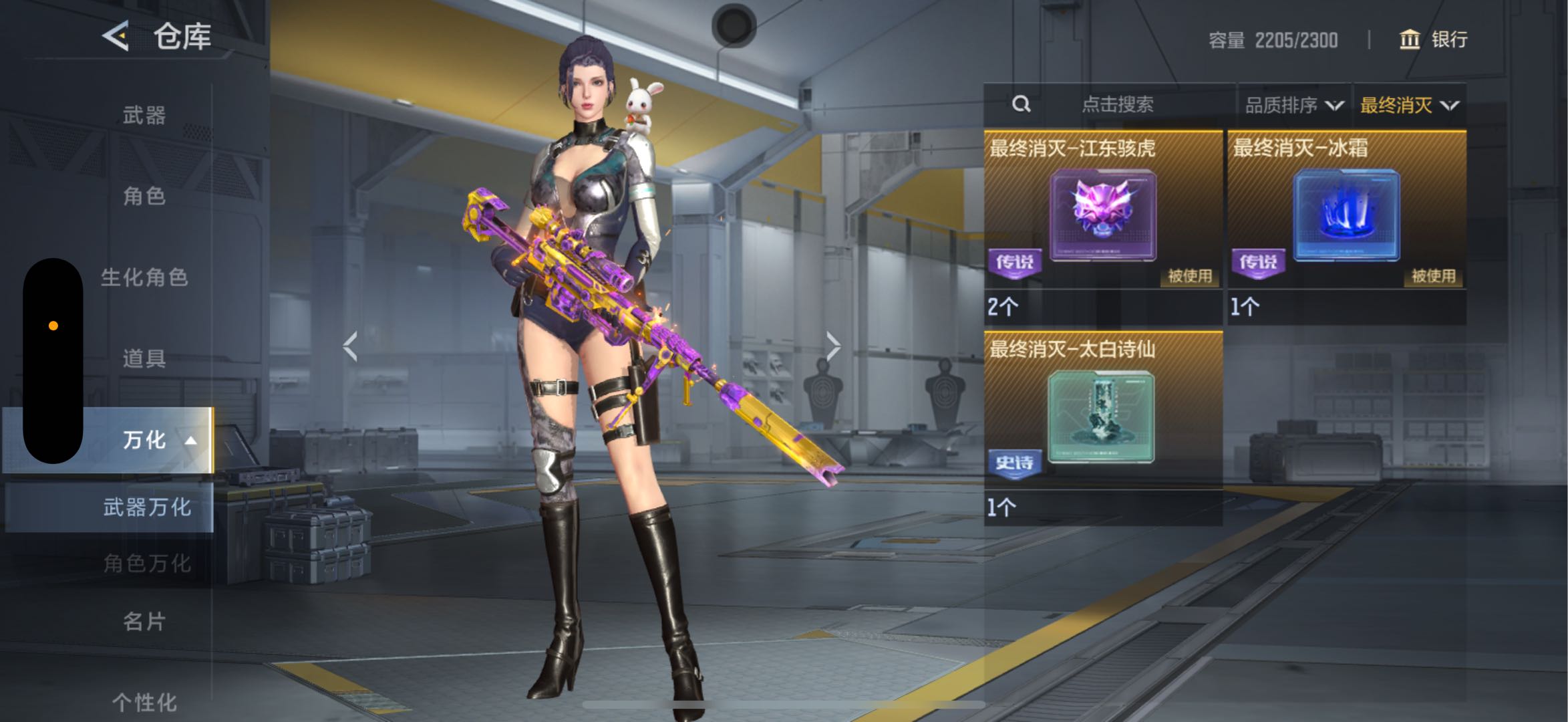Select the 最终消灭-冰霜 item card
Viewport: 1568px width, 722px height.
pos(1346,215)
